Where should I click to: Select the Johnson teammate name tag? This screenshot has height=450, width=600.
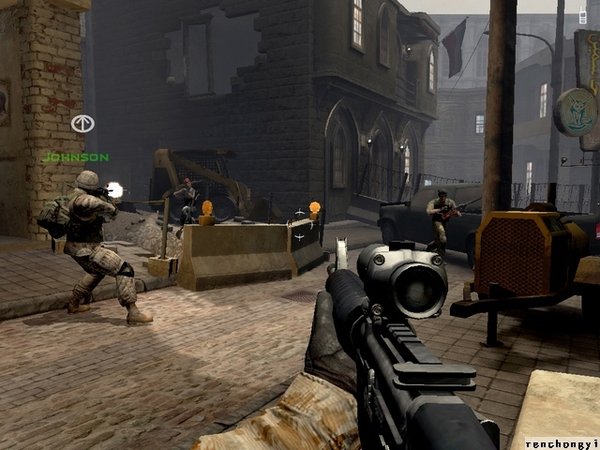coord(75,157)
